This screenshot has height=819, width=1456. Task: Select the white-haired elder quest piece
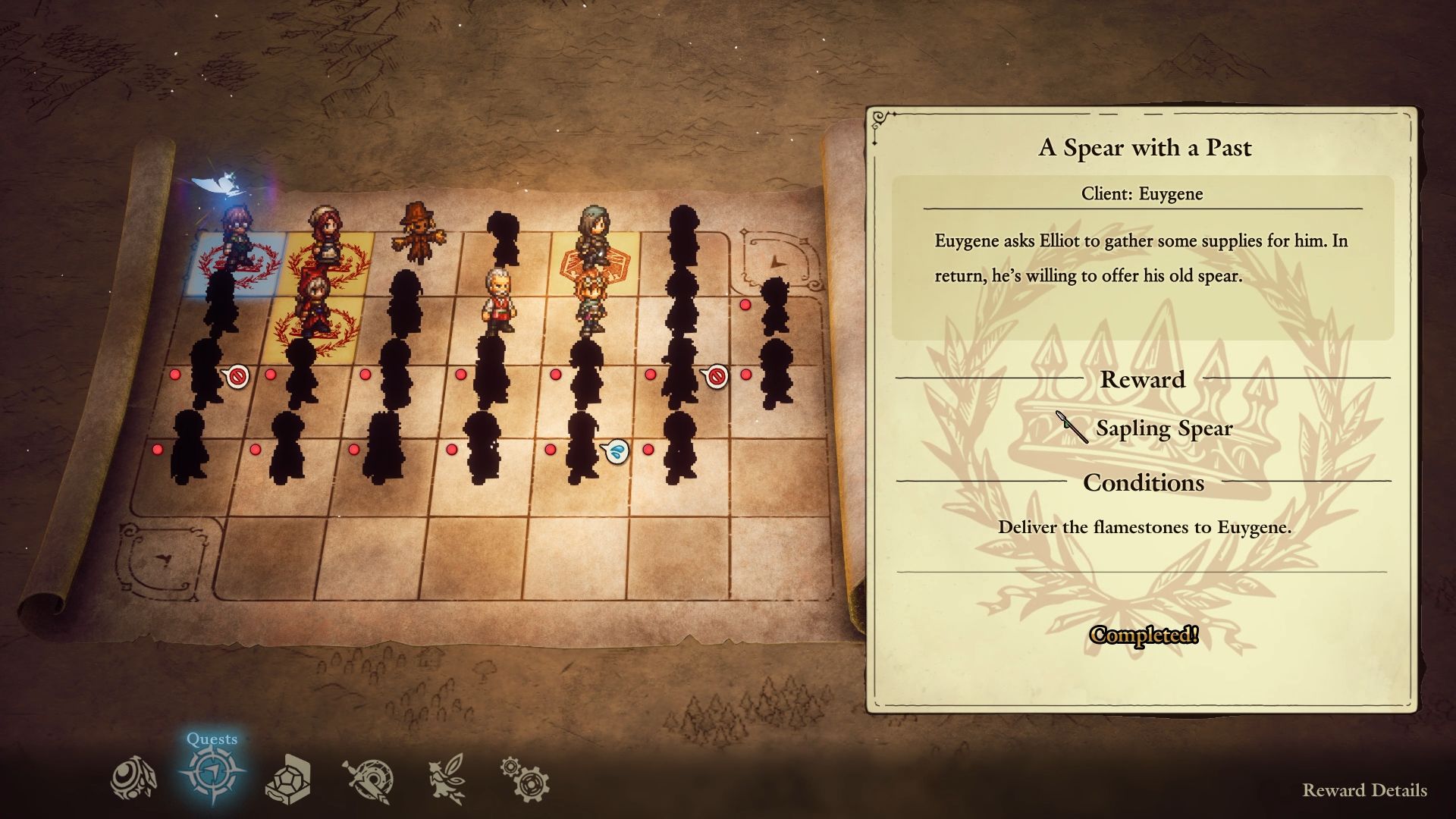(498, 301)
